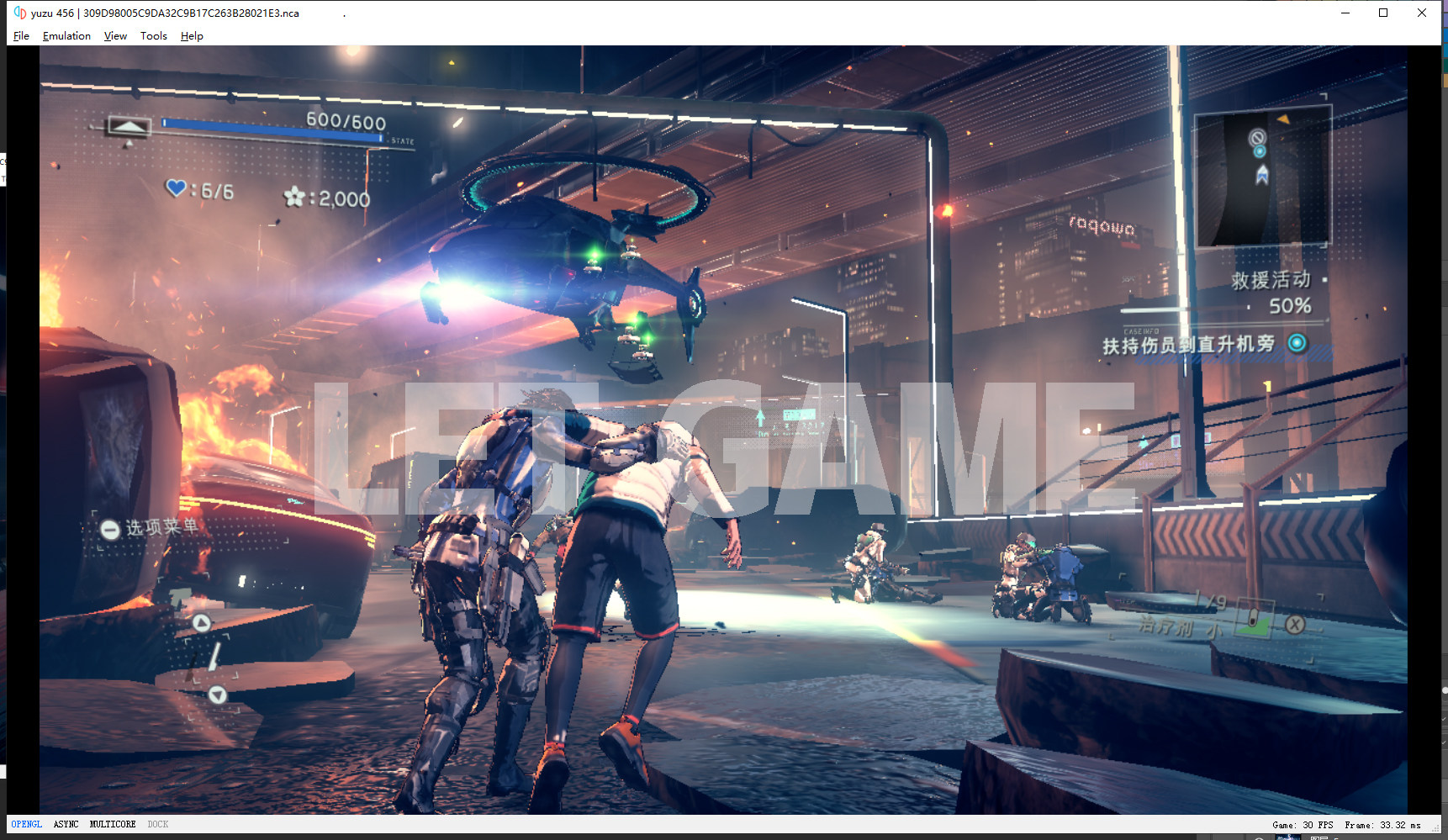Click the weapon switch down arrow
The width and height of the screenshot is (1448, 840).
coord(218,695)
